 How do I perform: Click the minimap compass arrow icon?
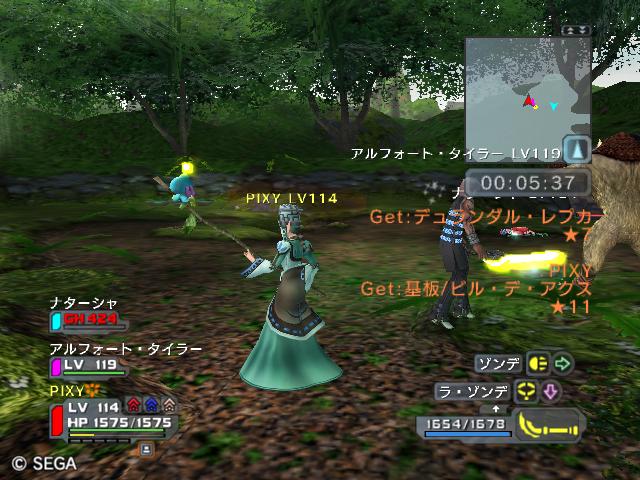pos(577,150)
